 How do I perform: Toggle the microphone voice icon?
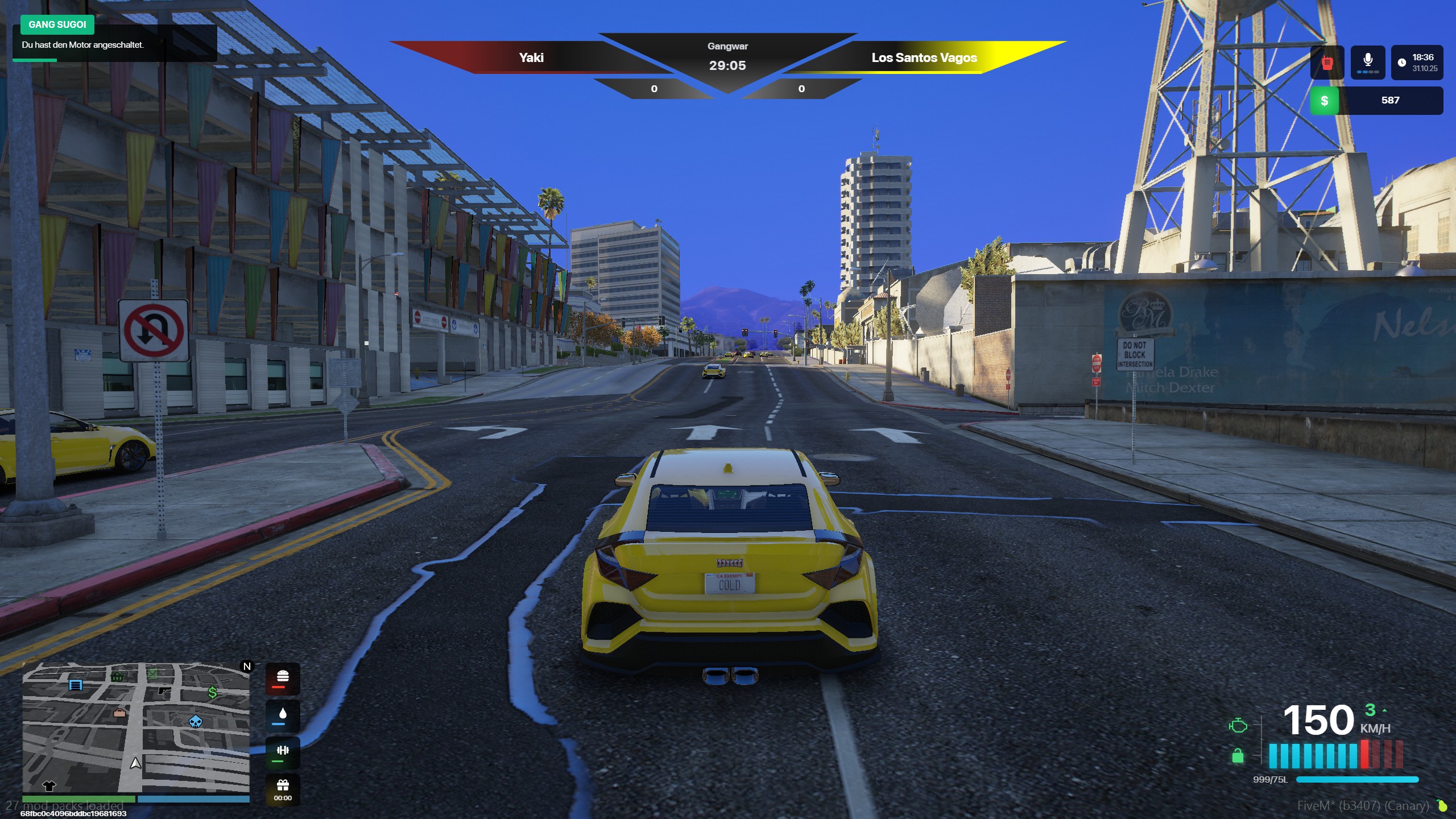point(1368,61)
